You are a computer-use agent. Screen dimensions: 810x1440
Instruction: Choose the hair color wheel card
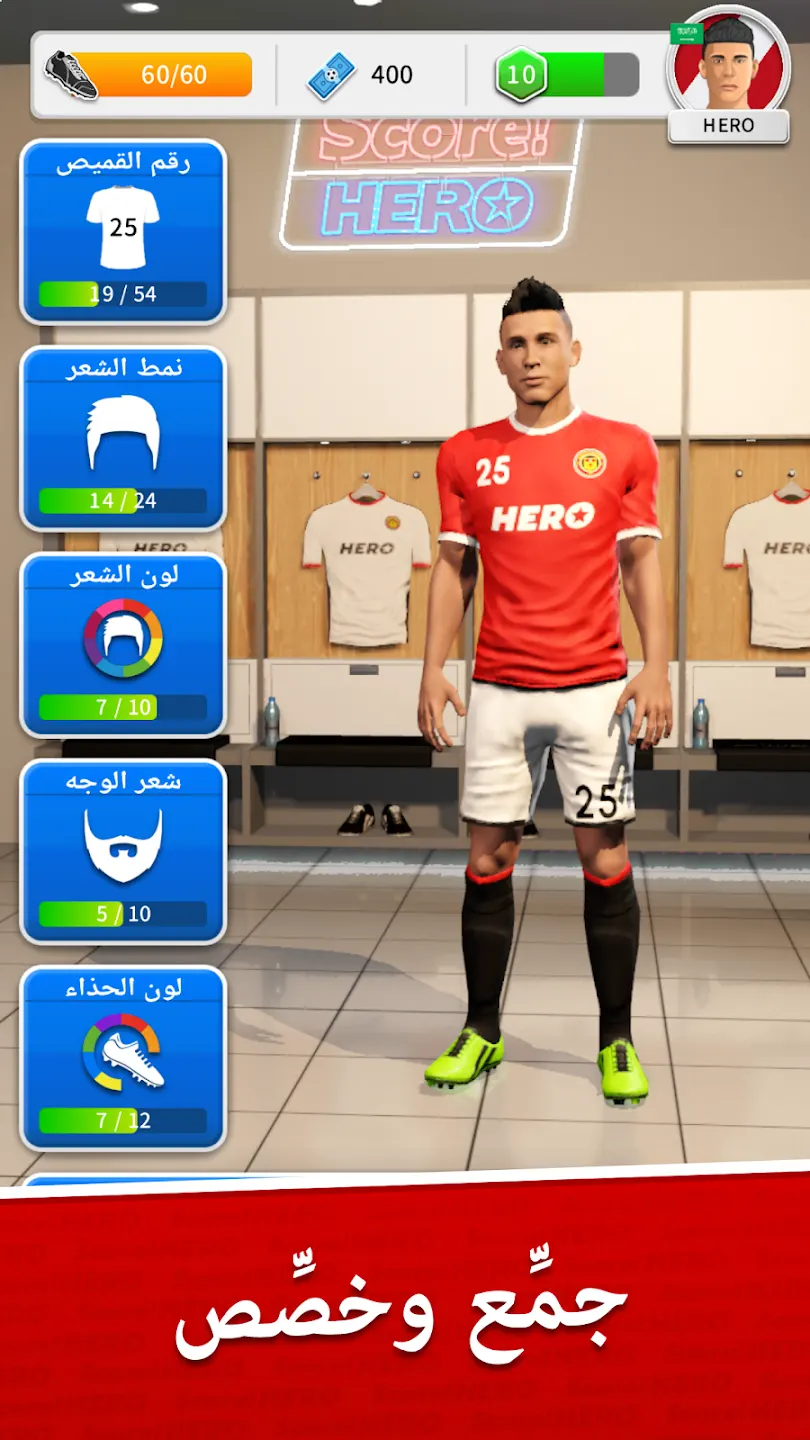click(x=123, y=644)
